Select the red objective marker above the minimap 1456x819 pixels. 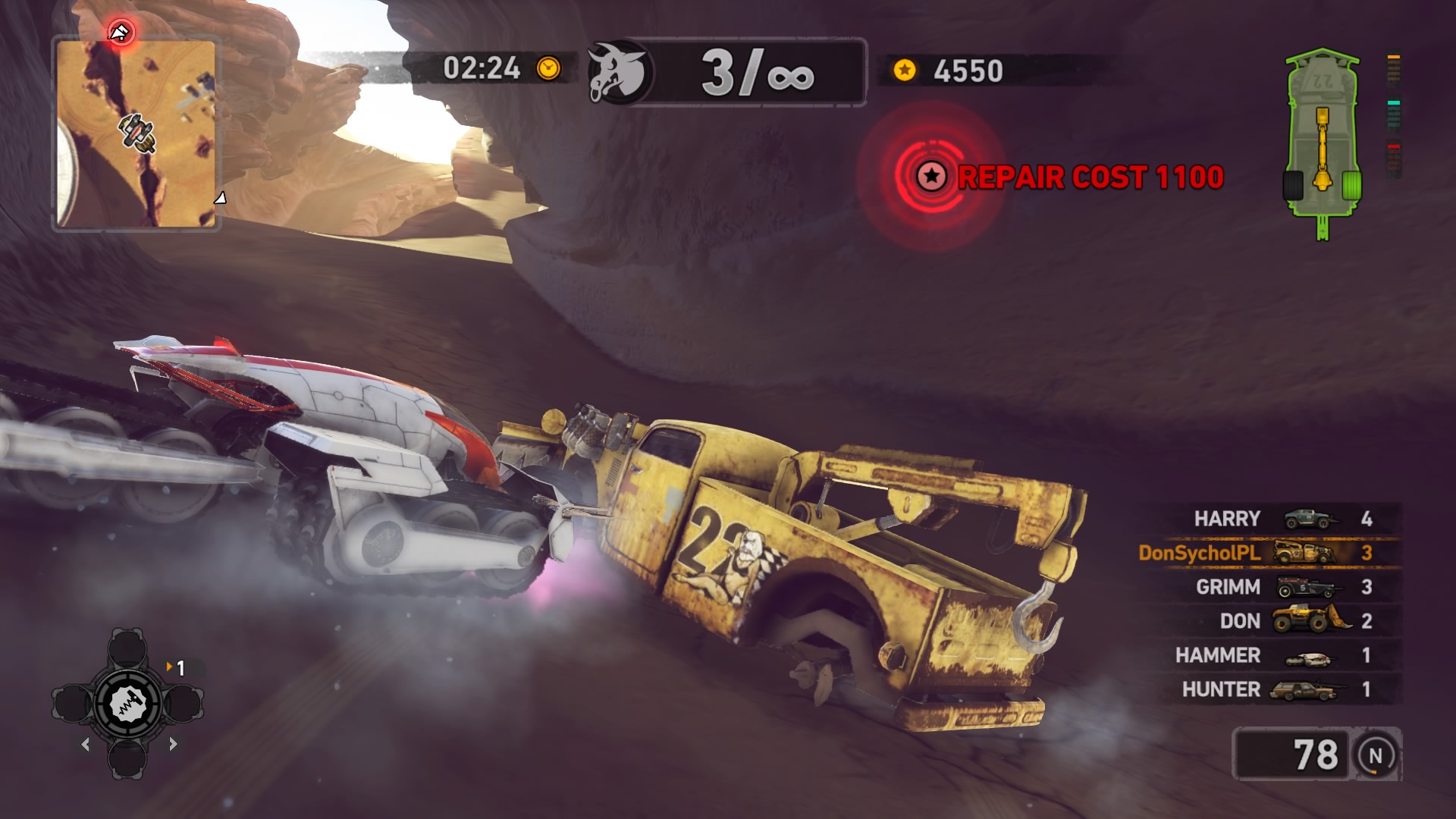(121, 33)
